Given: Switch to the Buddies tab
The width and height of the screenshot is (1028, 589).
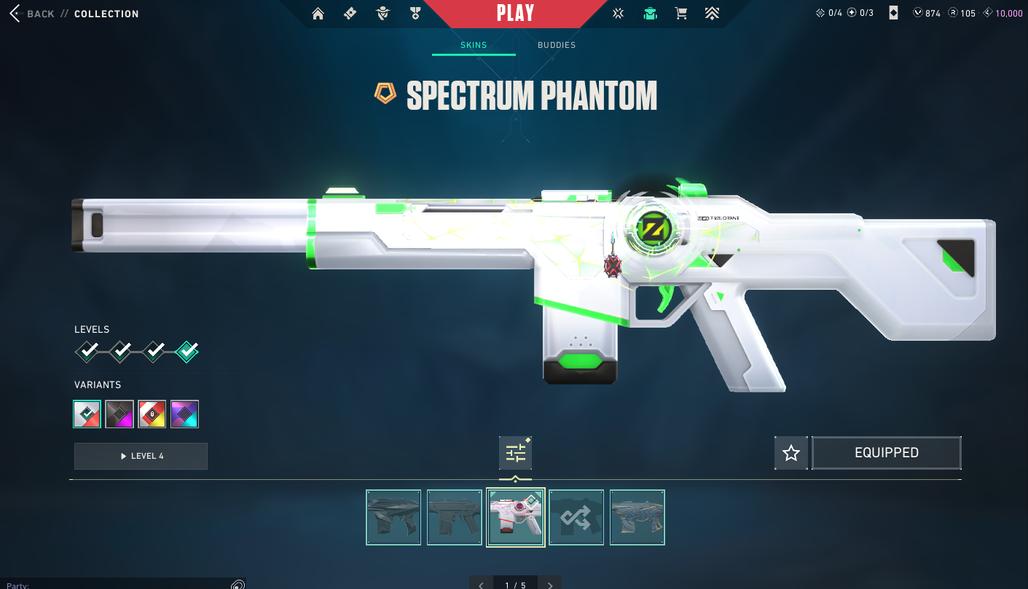Looking at the screenshot, I should 556,45.
